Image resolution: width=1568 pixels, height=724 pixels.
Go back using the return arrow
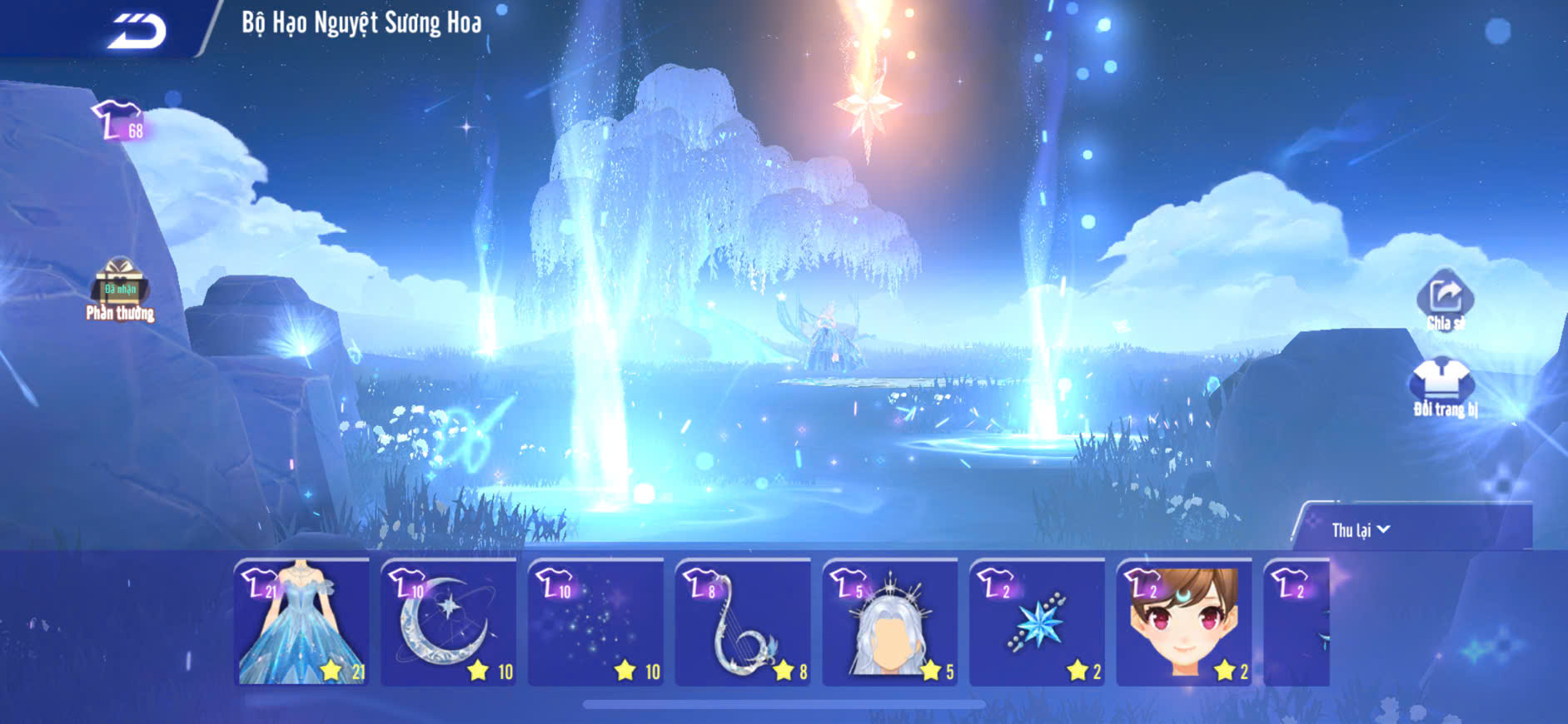point(137,32)
